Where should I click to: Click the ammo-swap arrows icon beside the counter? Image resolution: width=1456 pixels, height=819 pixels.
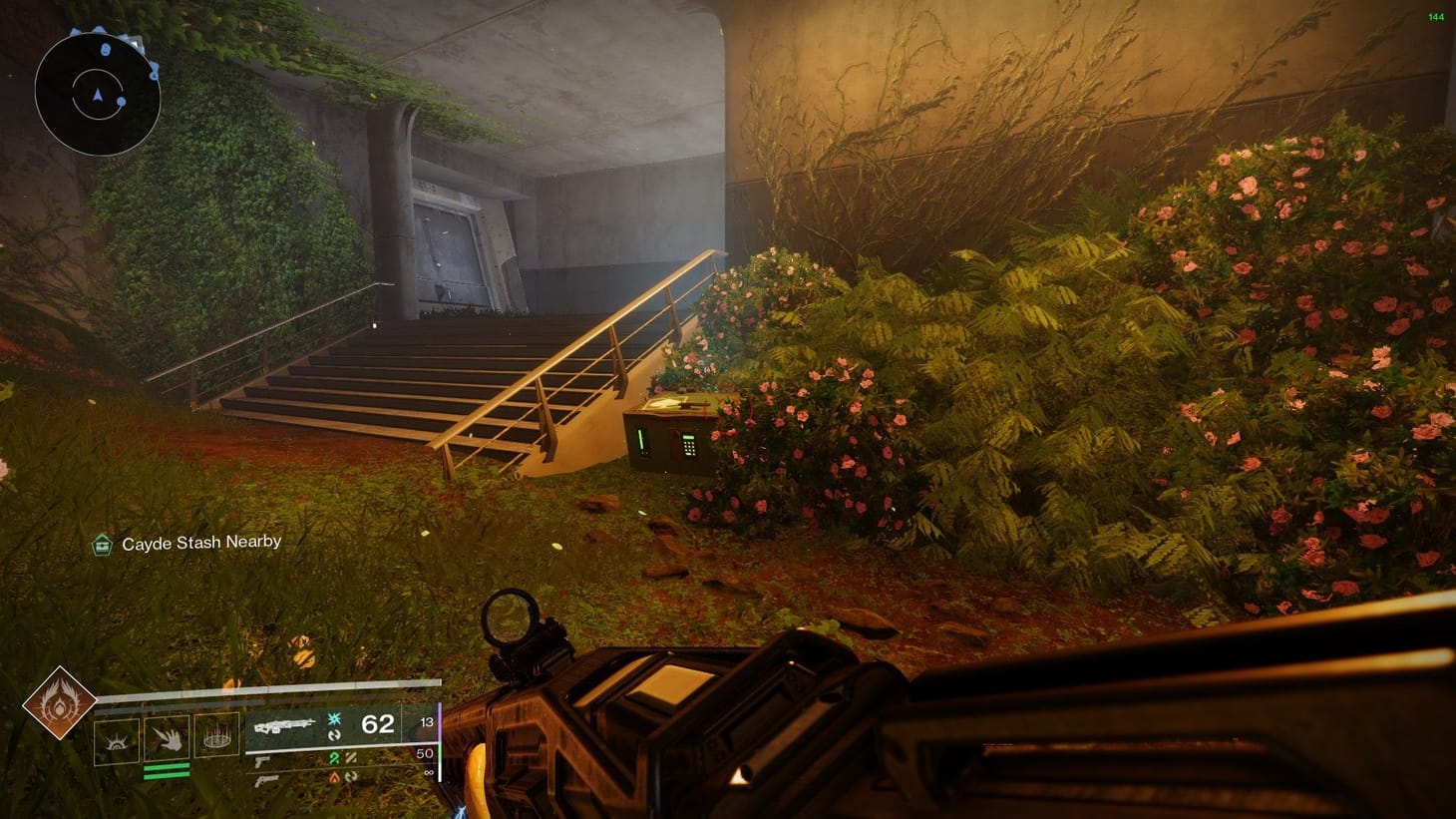pos(335,736)
